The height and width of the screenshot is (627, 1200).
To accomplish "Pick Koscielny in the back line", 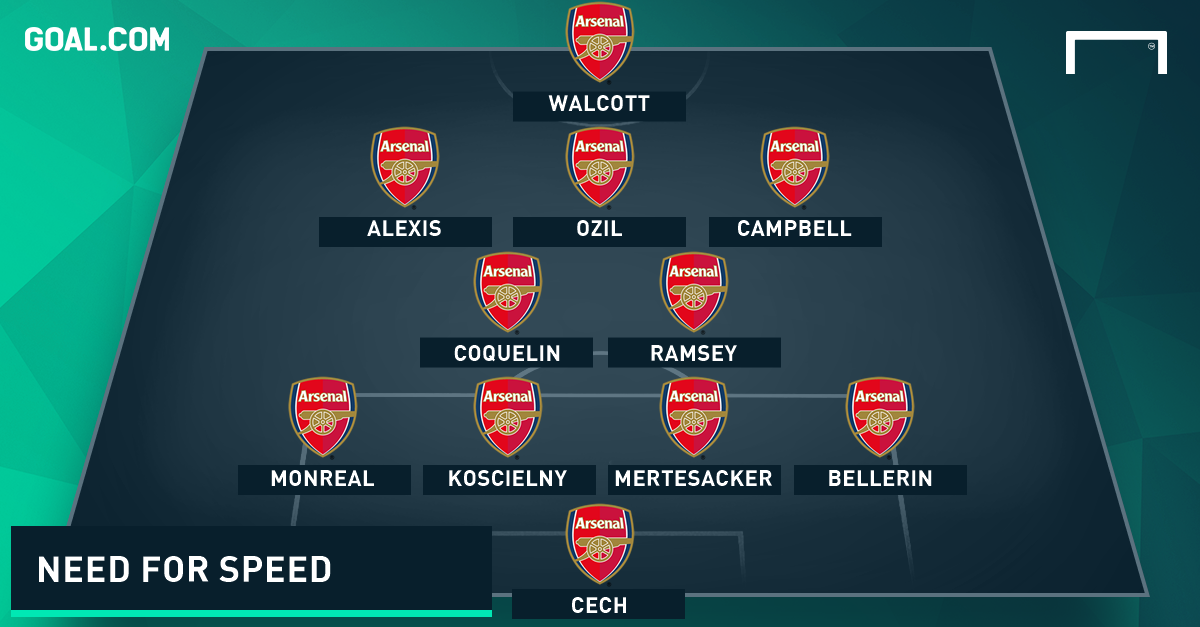I will [x=508, y=479].
